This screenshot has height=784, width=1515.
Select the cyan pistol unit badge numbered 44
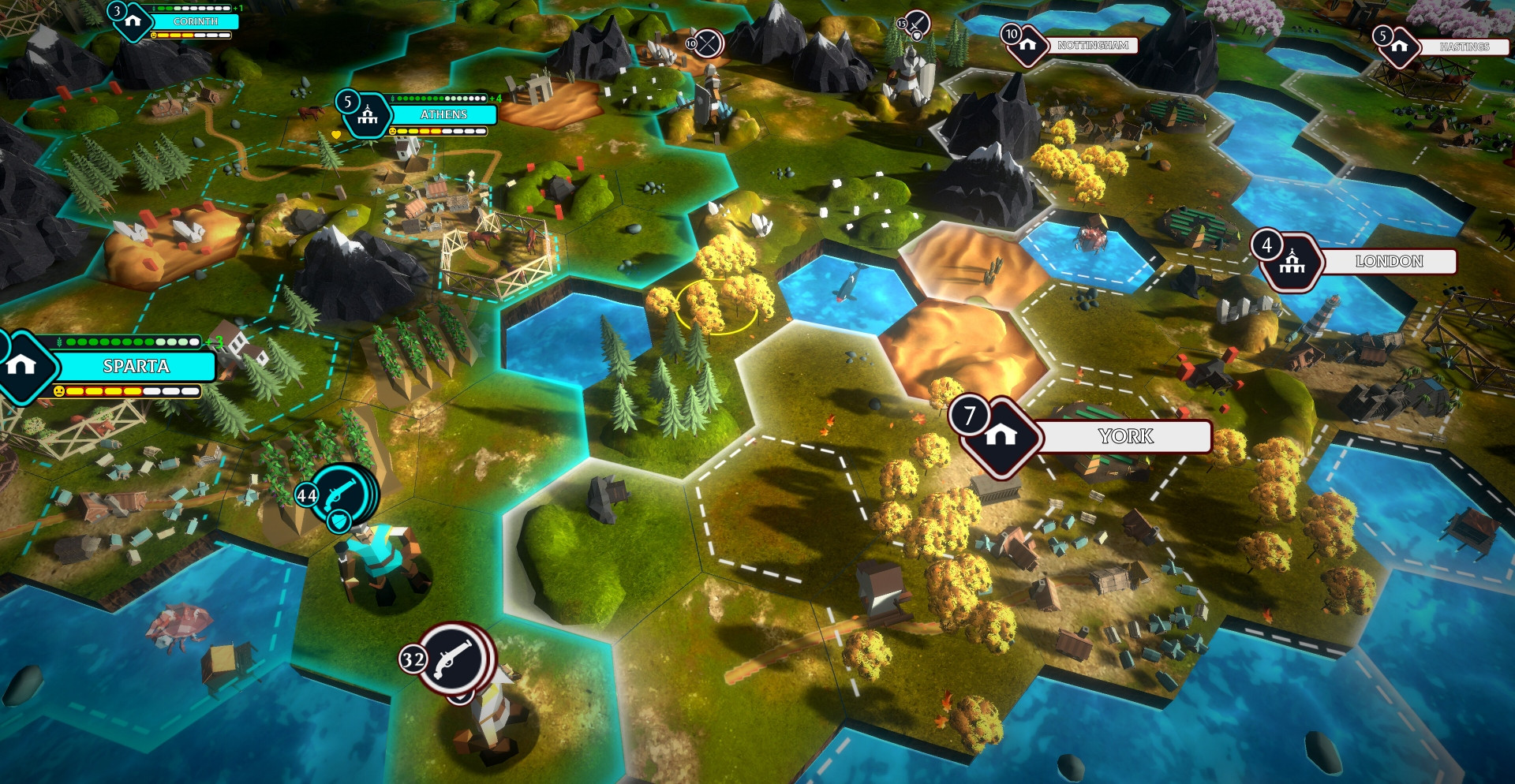tap(343, 495)
